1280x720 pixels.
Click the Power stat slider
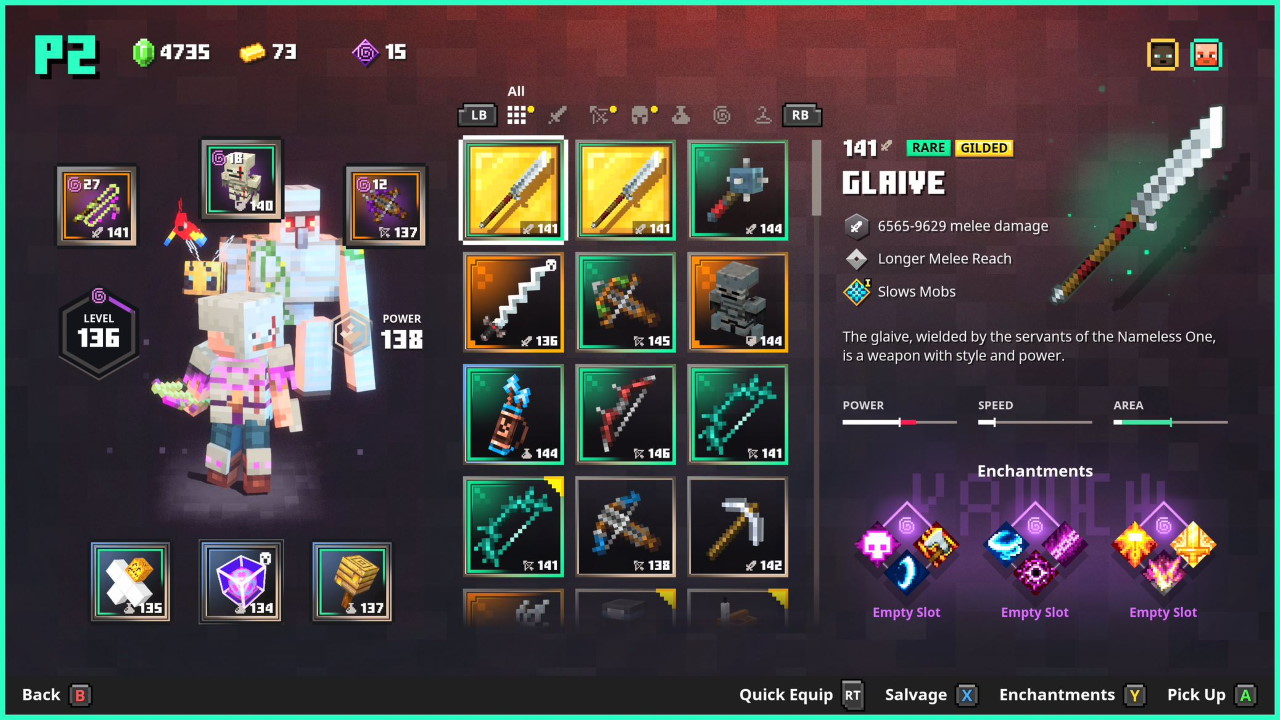tap(899, 421)
